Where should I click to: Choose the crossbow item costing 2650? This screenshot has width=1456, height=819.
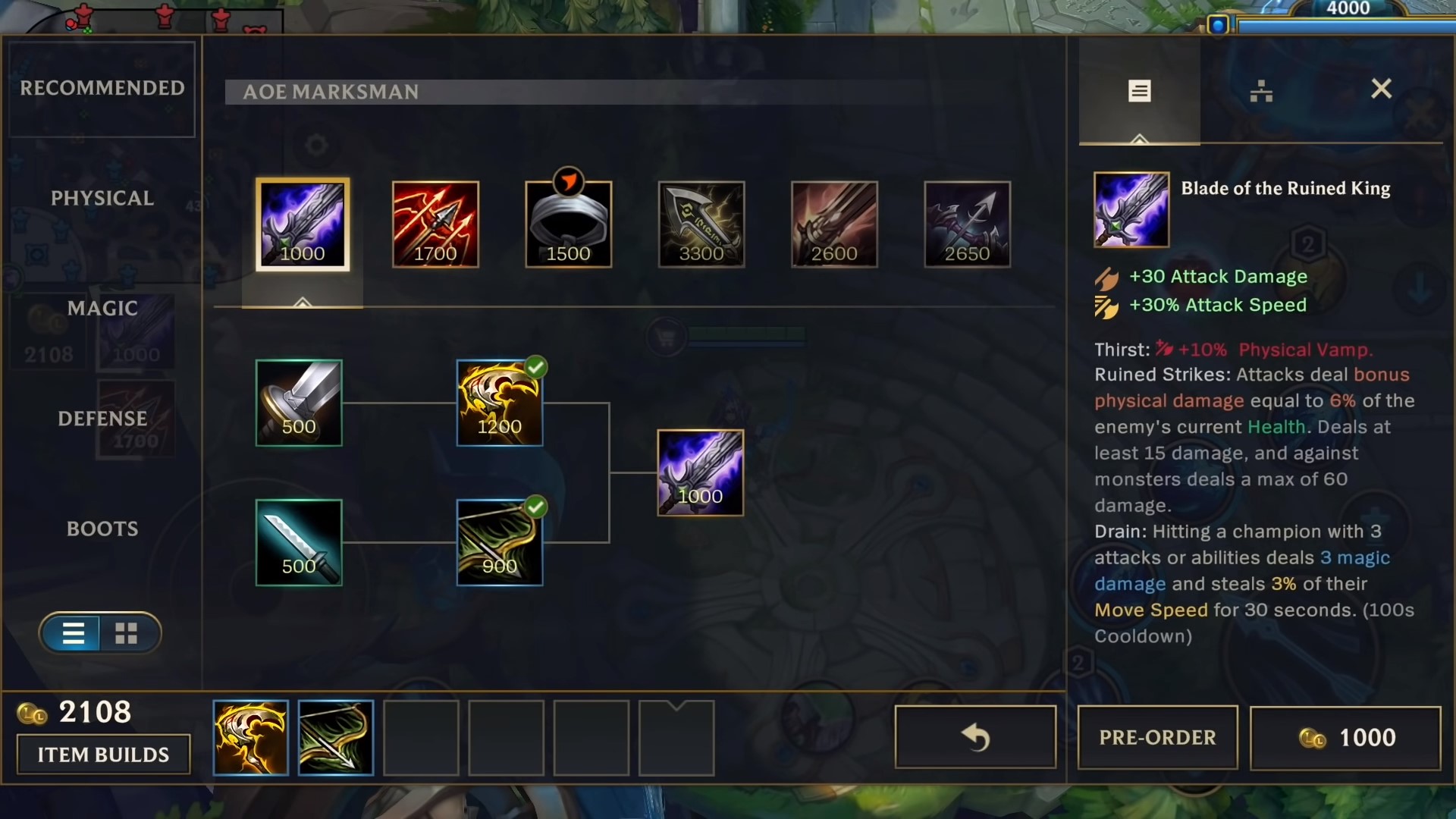(967, 224)
